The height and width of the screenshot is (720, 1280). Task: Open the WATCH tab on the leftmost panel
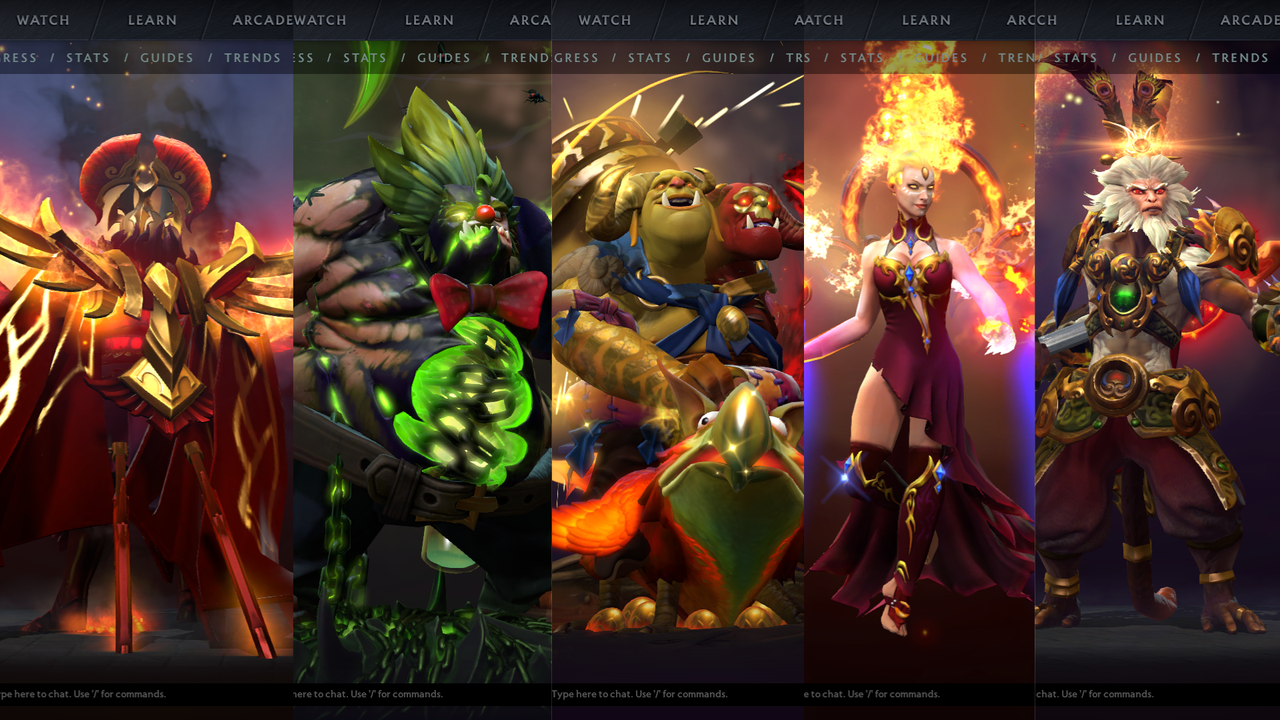pos(42,20)
